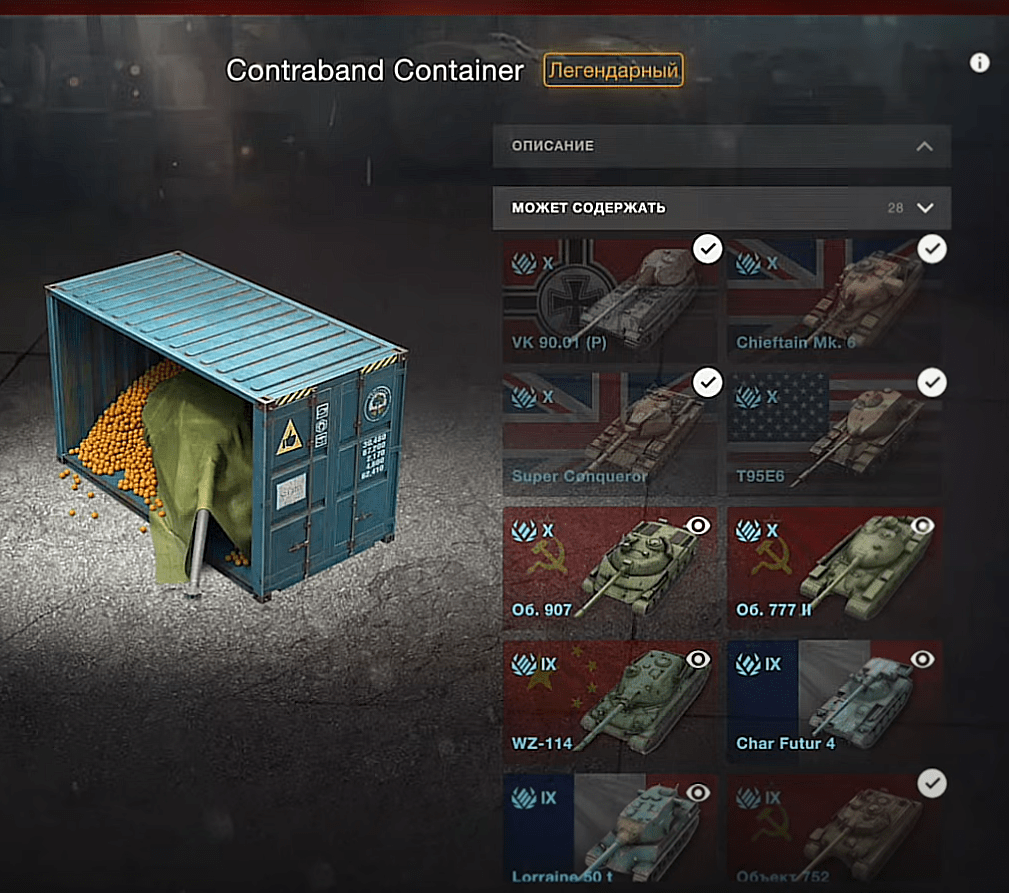
Task: Open the info icon in the corner
Action: 980,63
